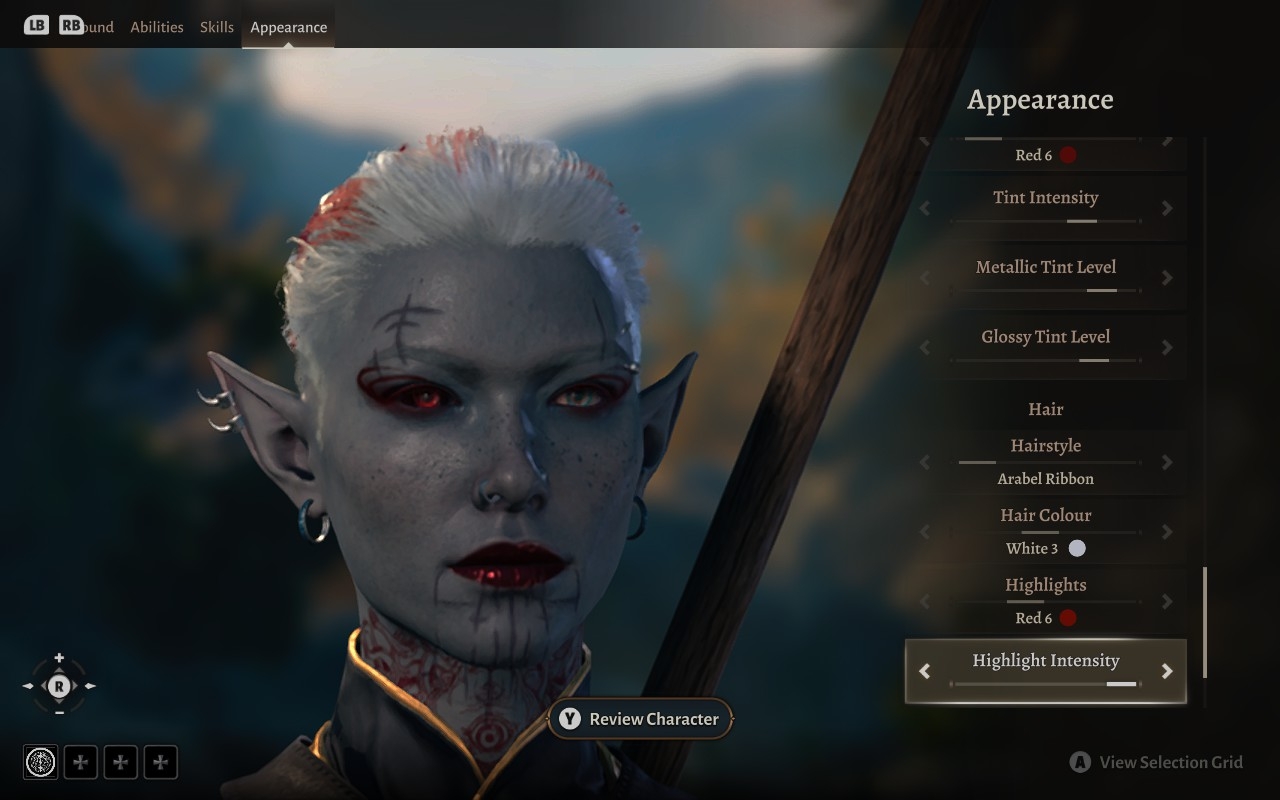Switch to the Abilities tab
1280x800 pixels.
[x=157, y=27]
